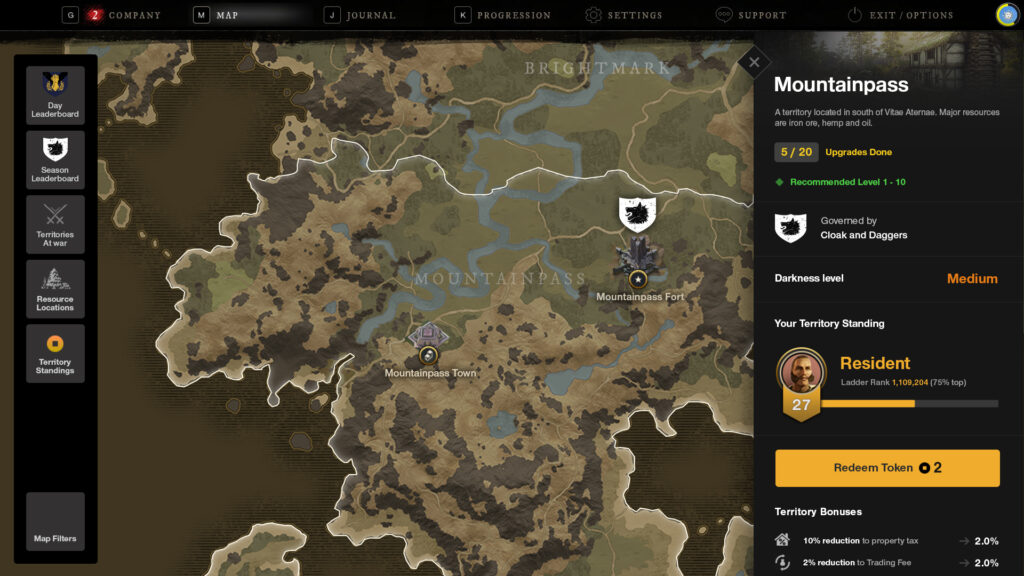View Territories At War
1024x576 pixels.
click(x=55, y=224)
